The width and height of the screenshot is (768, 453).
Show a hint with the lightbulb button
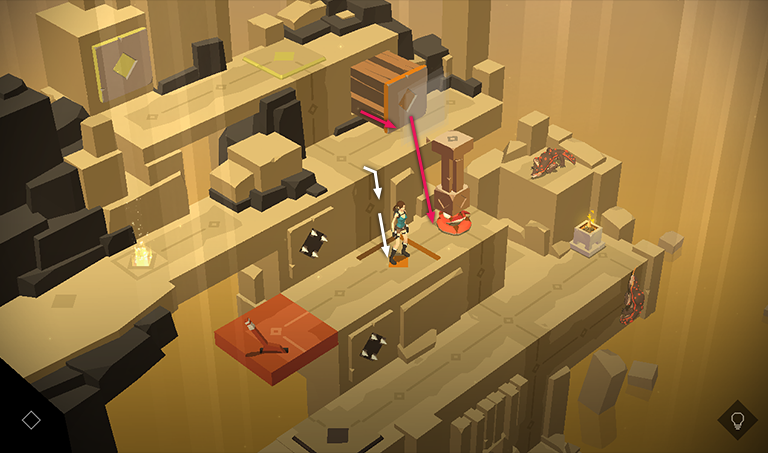[x=737, y=419]
